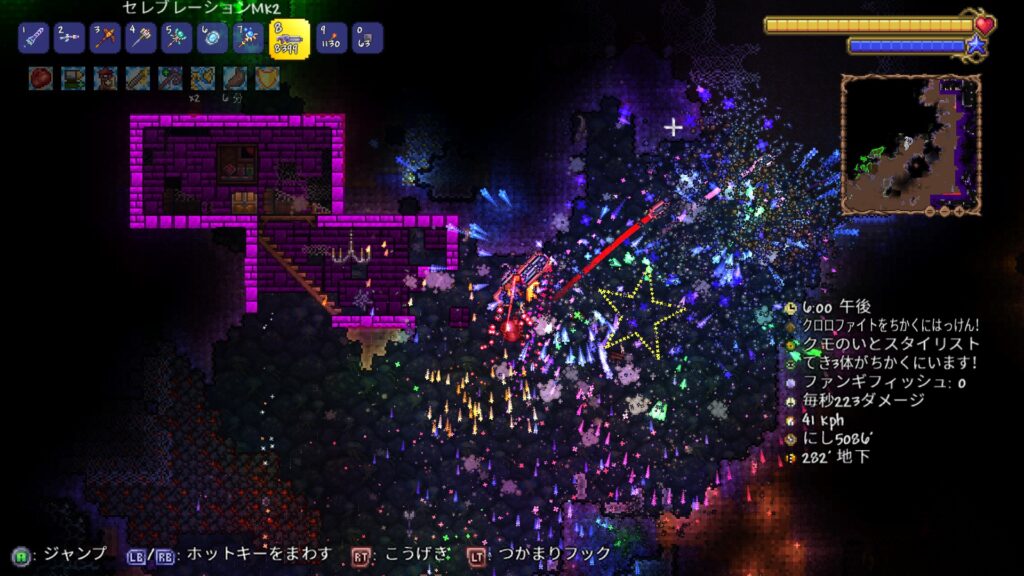Open the minimap in the corner
The height and width of the screenshot is (576, 1024).
(x=909, y=145)
